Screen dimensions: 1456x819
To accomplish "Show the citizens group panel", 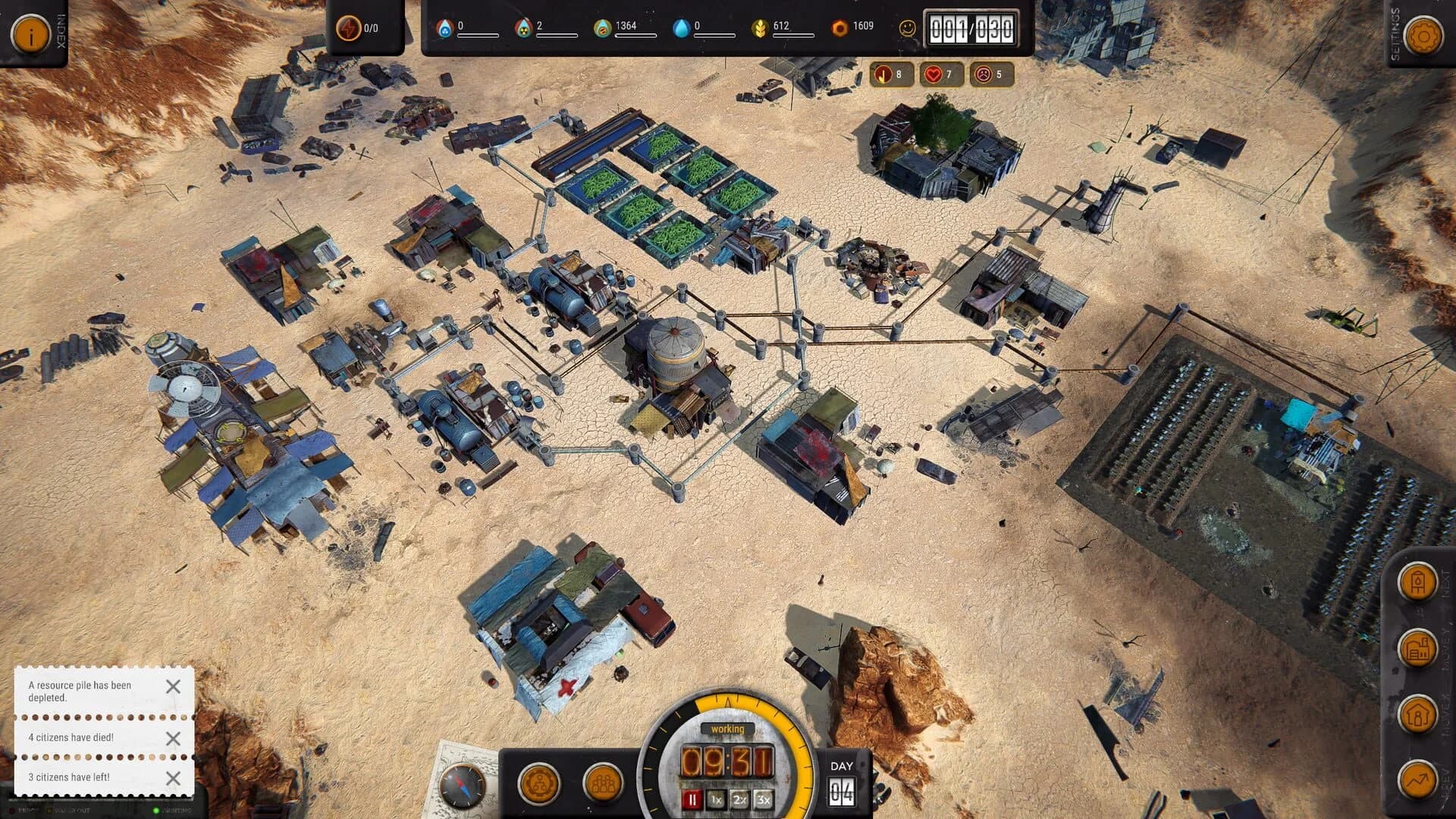I will pos(603,783).
